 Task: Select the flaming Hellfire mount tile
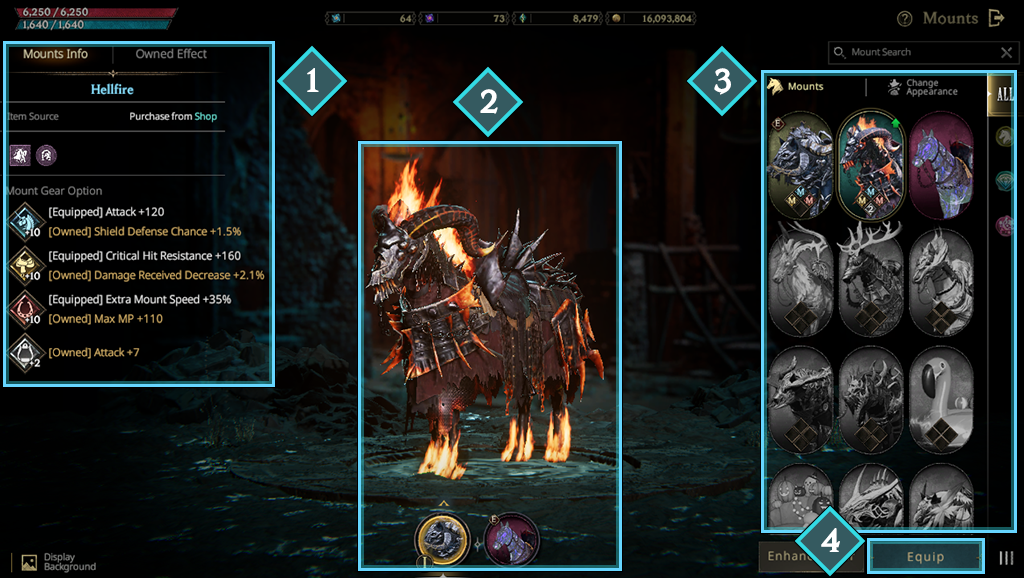point(872,164)
